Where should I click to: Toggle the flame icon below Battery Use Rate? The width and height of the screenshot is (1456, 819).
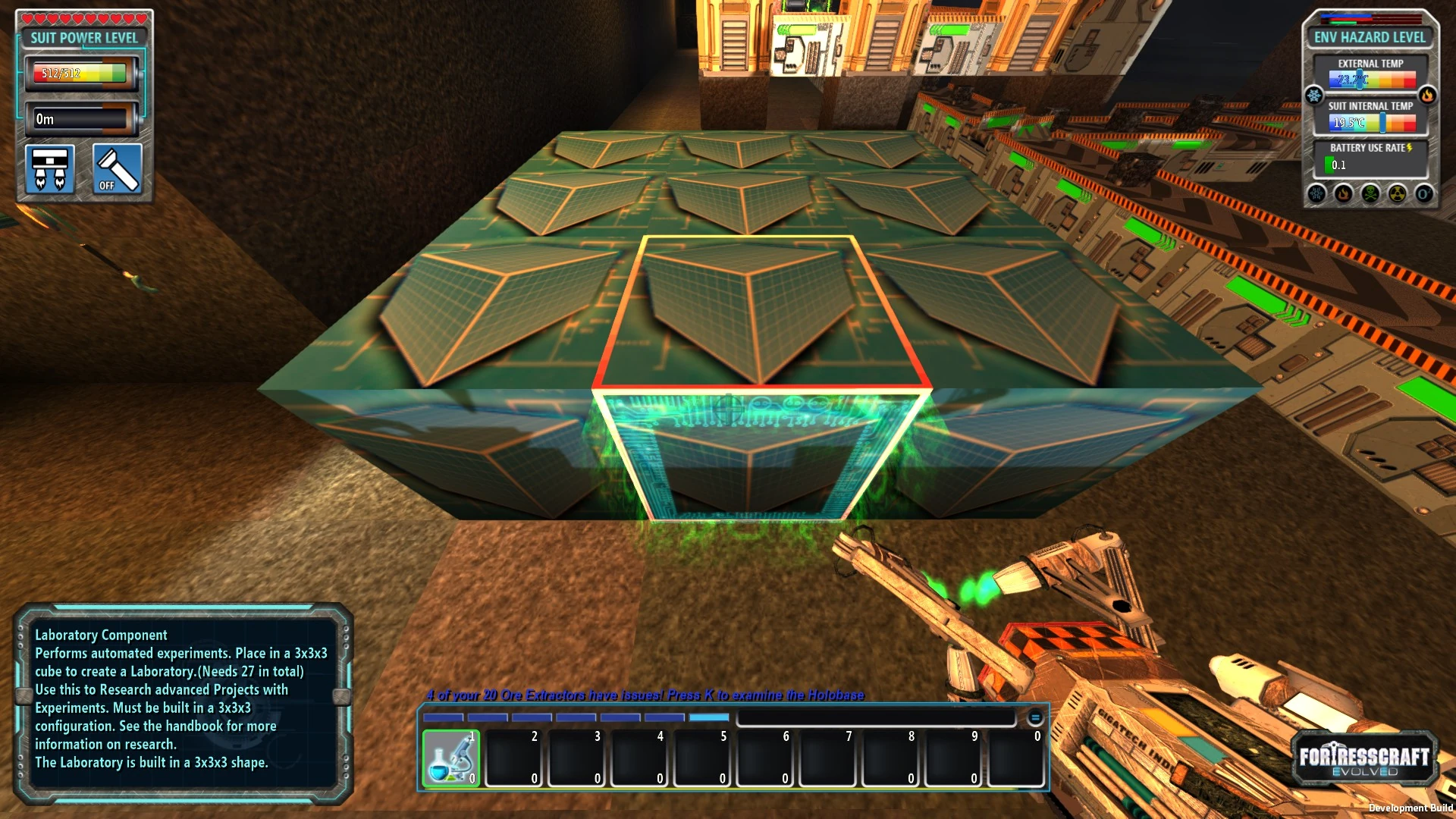click(1343, 193)
